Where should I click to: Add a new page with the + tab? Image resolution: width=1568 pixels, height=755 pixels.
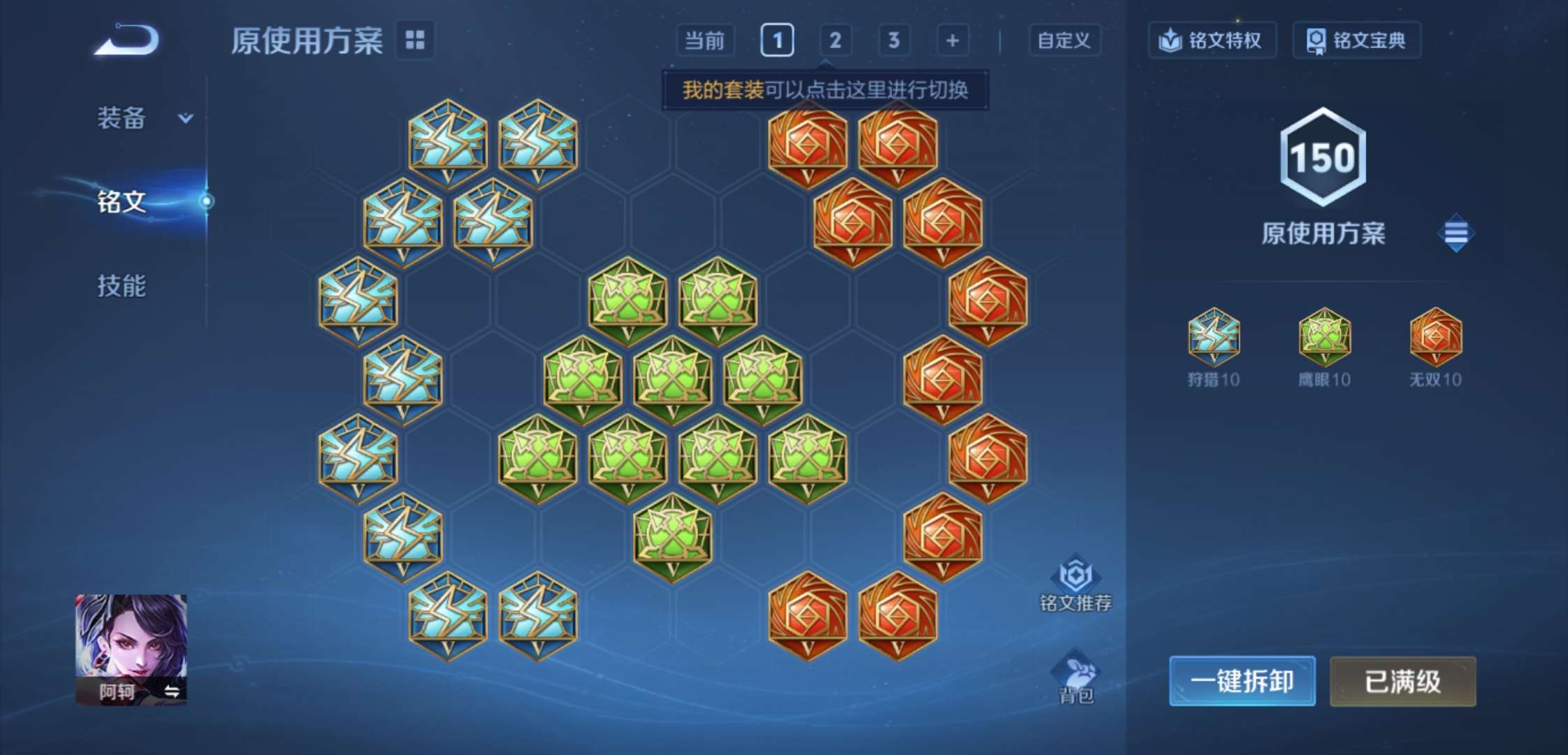point(952,41)
